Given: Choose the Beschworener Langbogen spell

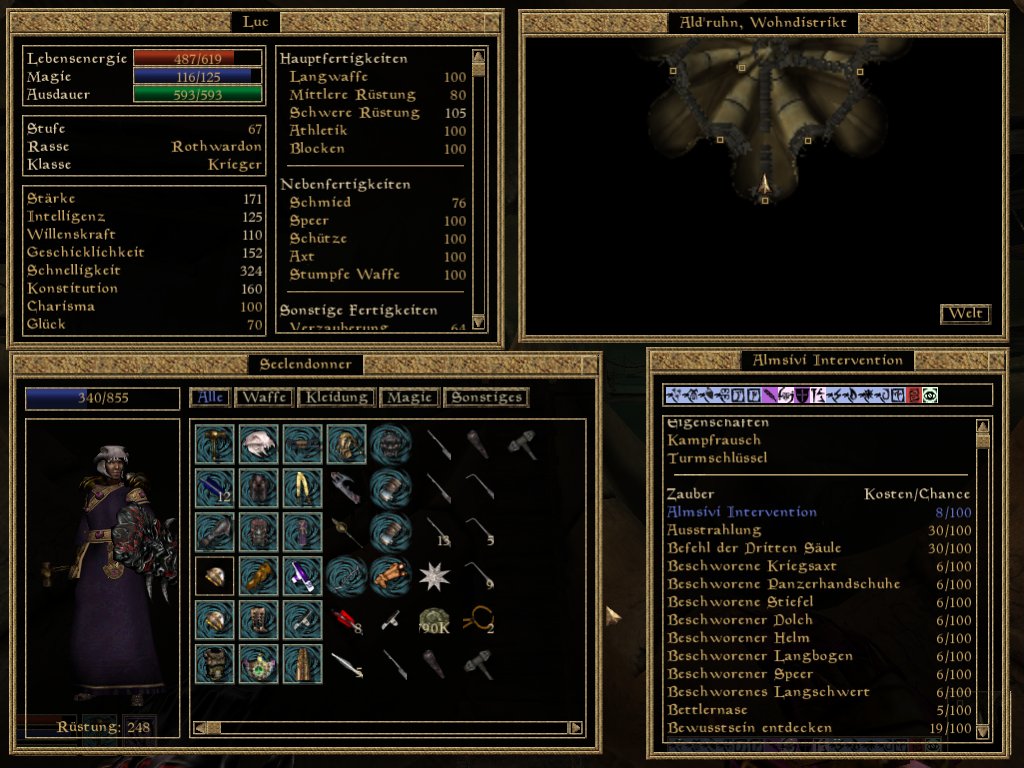Looking at the screenshot, I should pyautogui.click(x=760, y=656).
